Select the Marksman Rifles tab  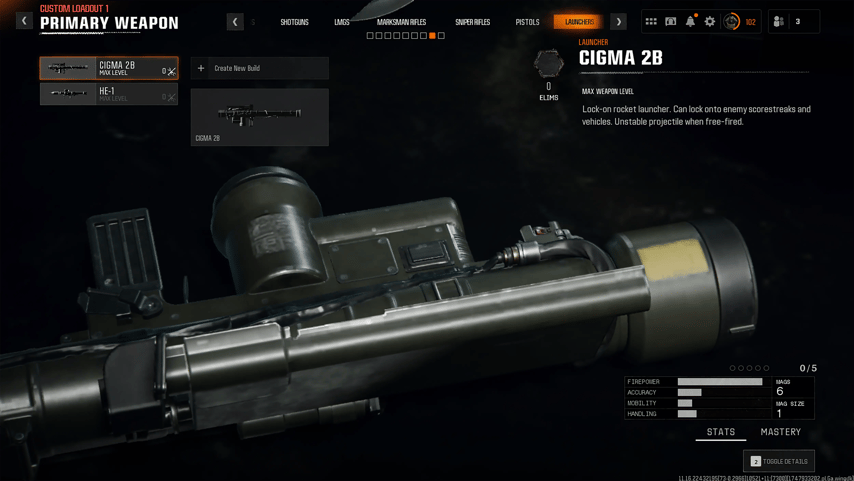click(x=401, y=22)
